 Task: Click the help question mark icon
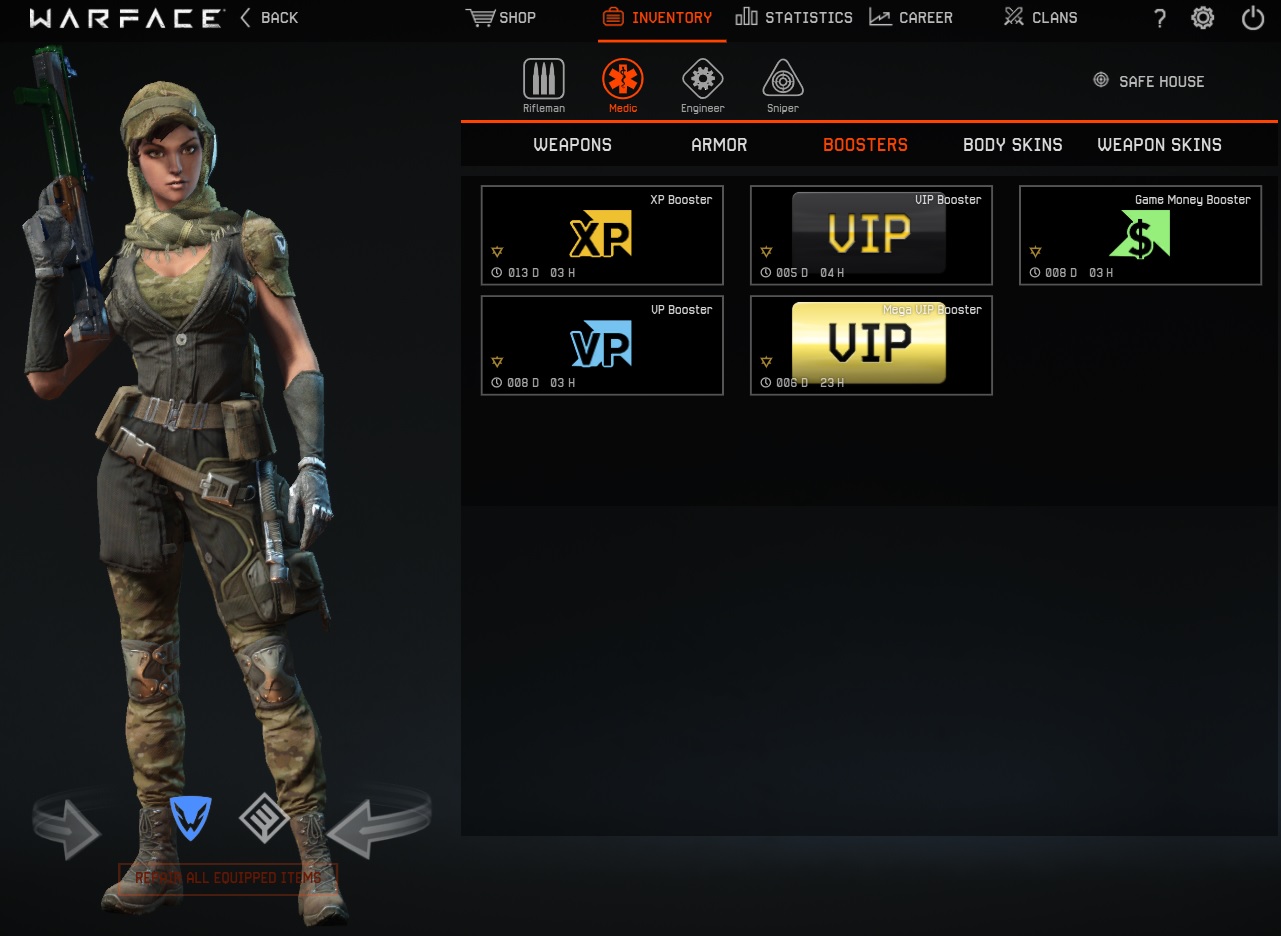point(1159,17)
